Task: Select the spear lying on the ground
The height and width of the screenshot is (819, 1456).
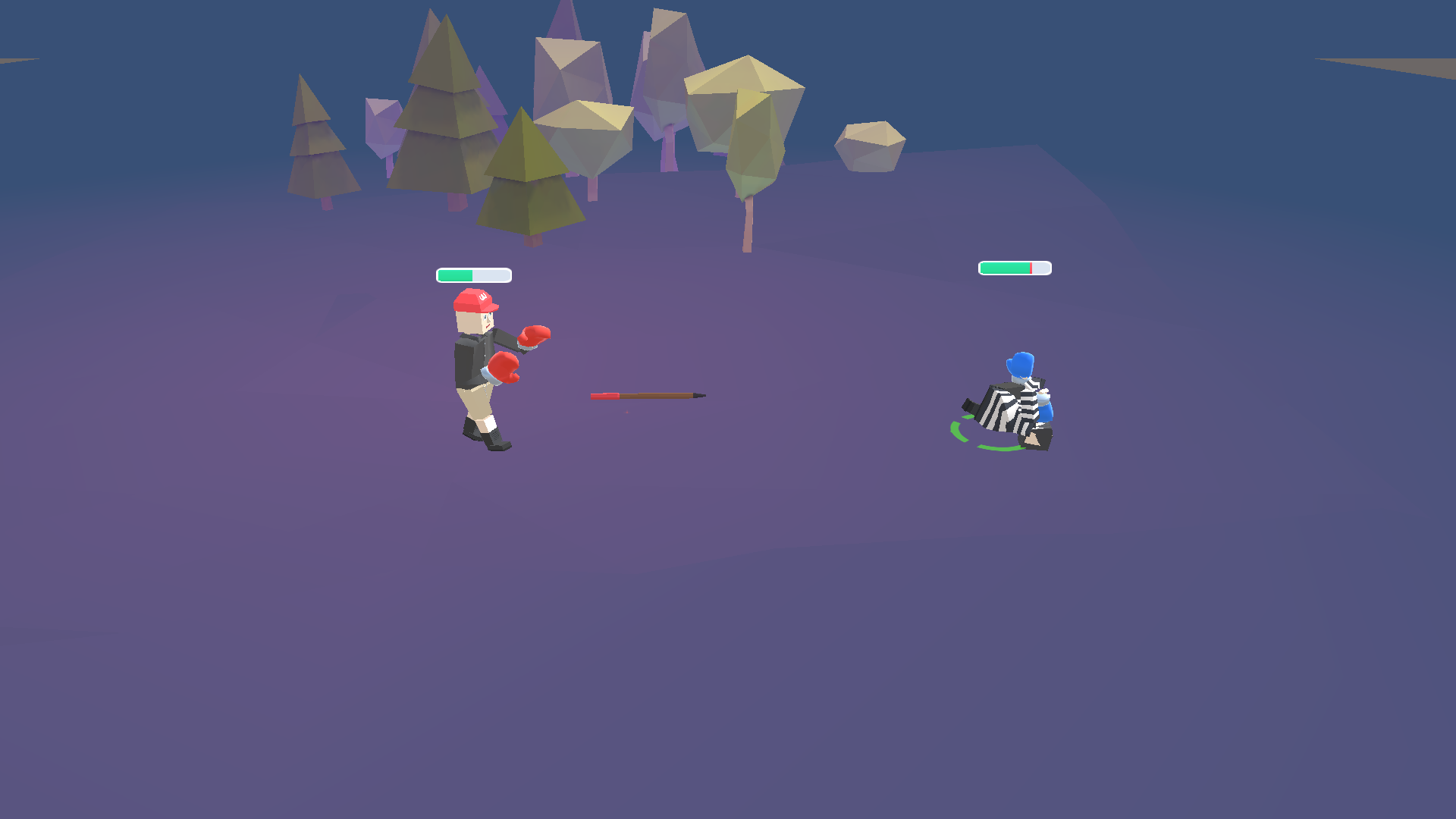Action: [x=648, y=394]
